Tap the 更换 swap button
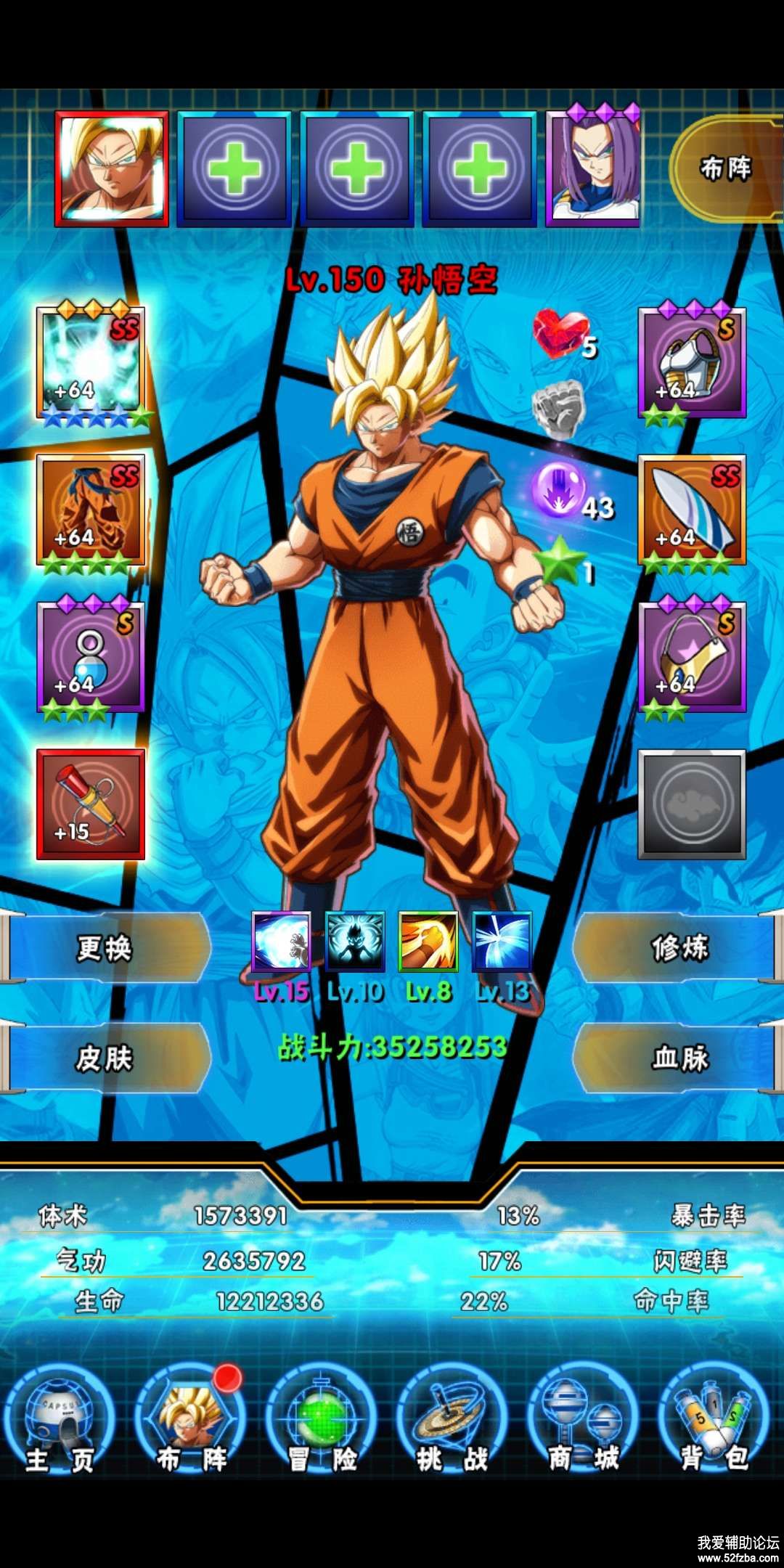 (x=105, y=948)
